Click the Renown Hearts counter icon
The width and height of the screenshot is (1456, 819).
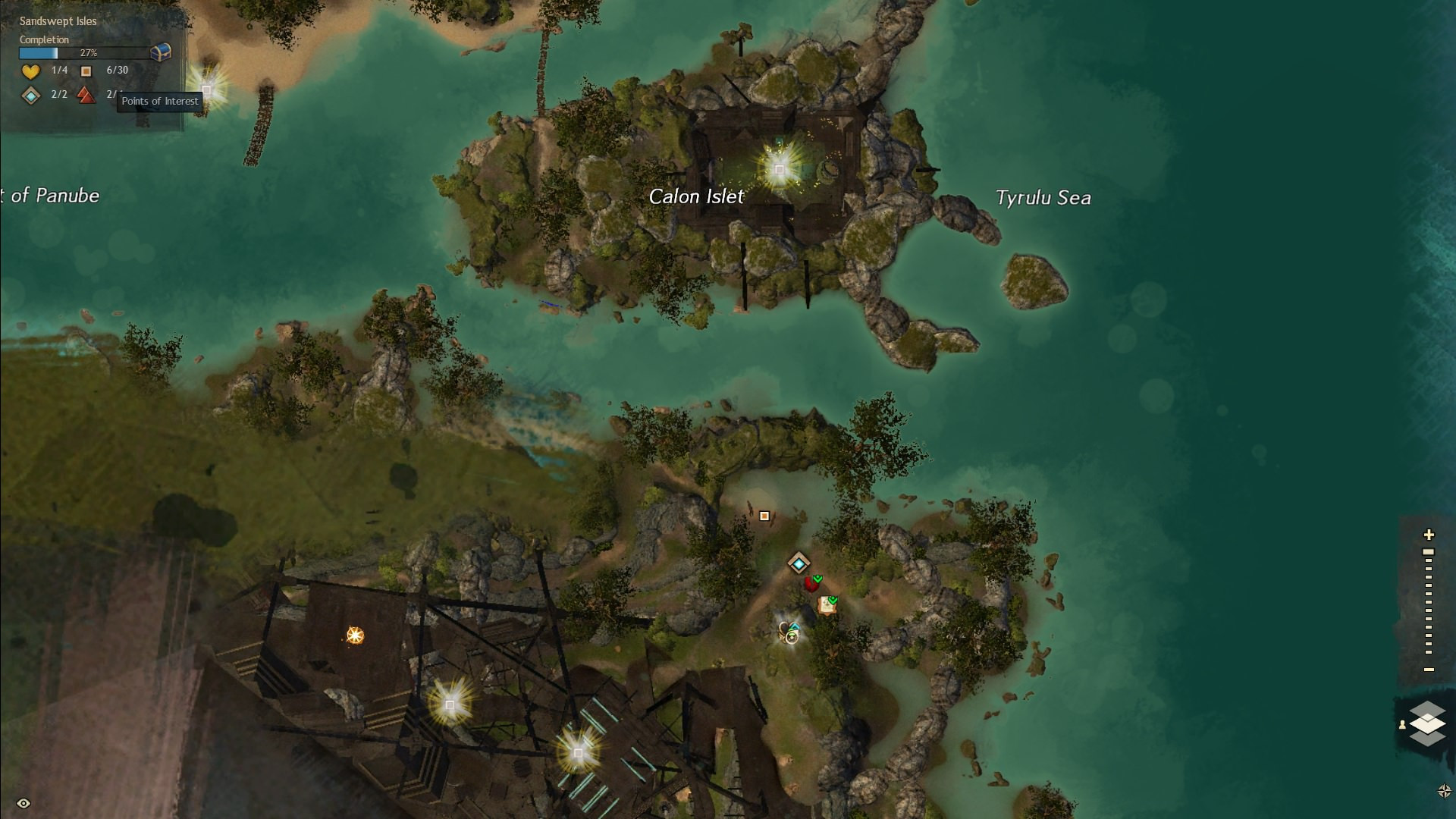tap(30, 71)
